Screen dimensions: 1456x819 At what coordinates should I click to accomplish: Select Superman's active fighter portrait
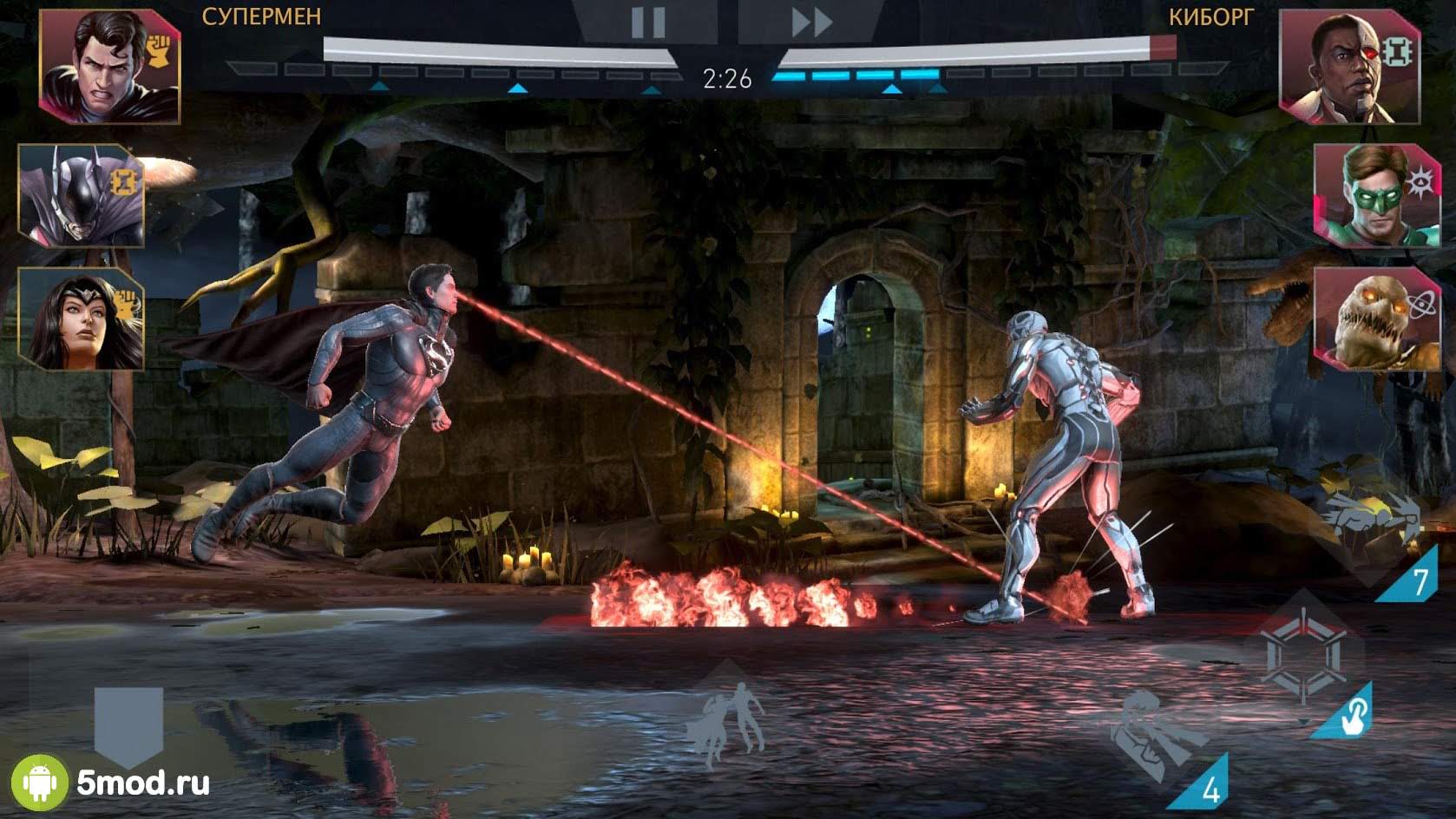click(109, 67)
